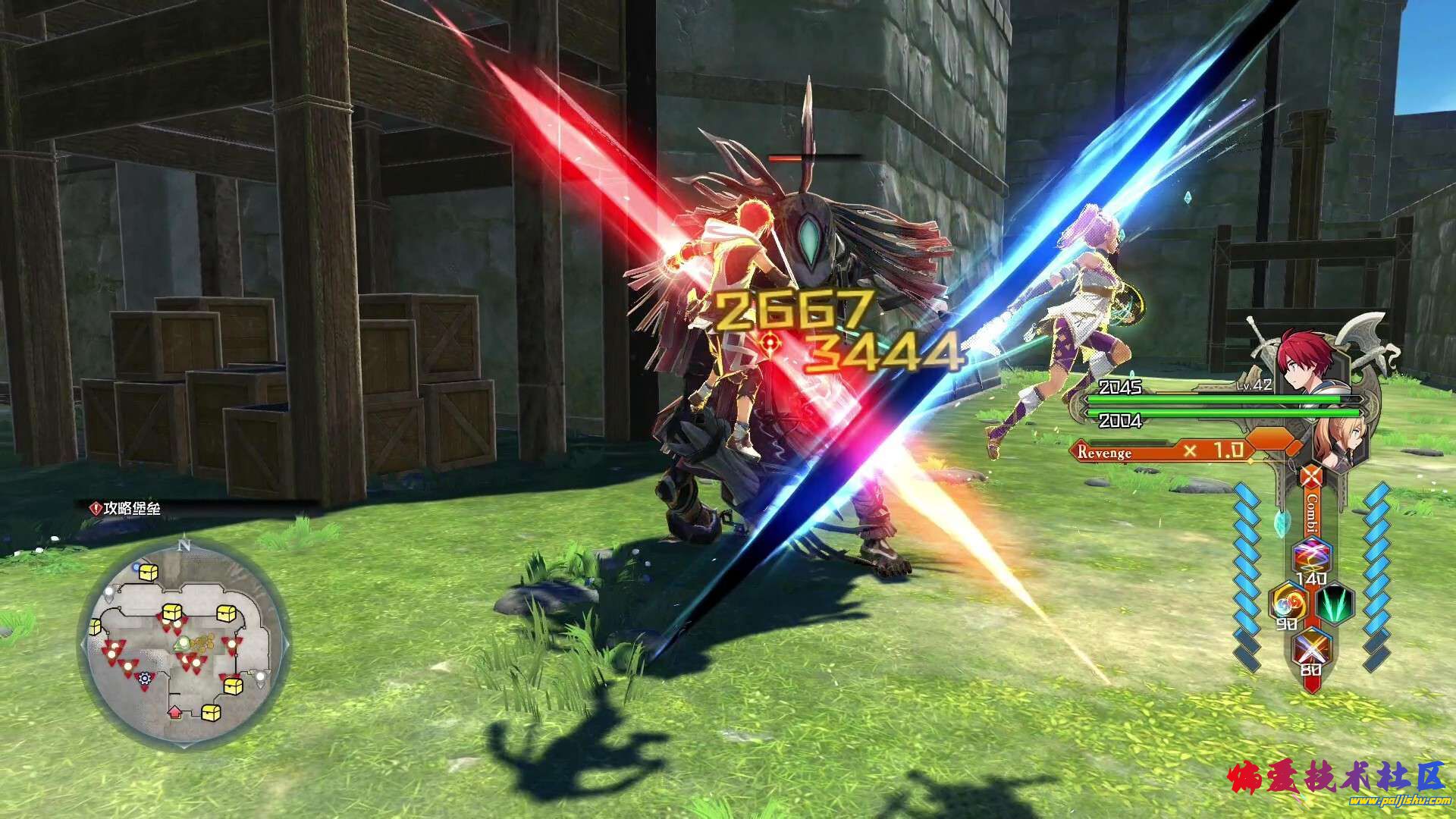This screenshot has width=1456, height=819.
Task: Click the gear-marked enemy icon on minimap
Action: tap(143, 677)
